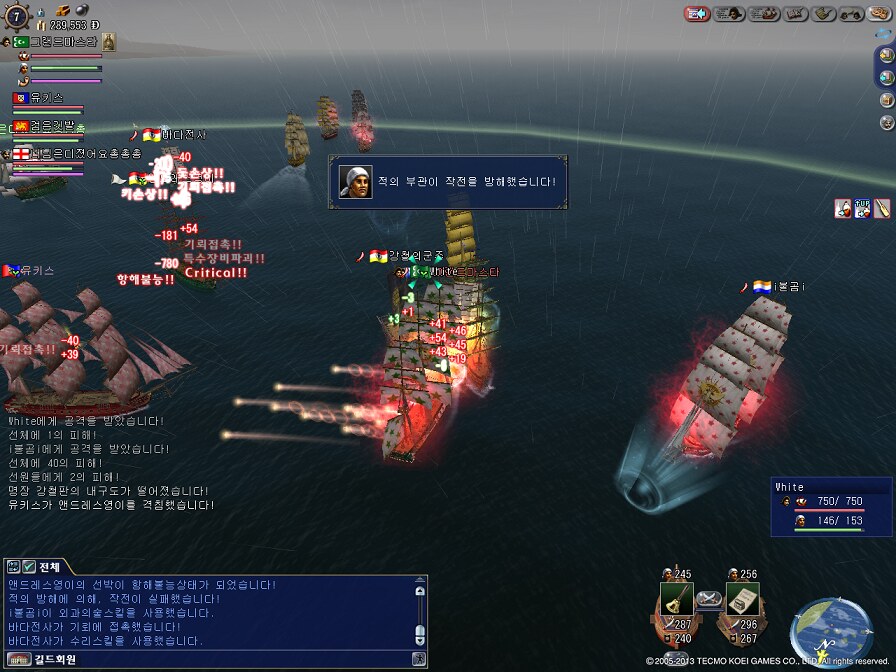Click the wheel level badge showing 7
The width and height of the screenshot is (896, 672).
point(16,17)
